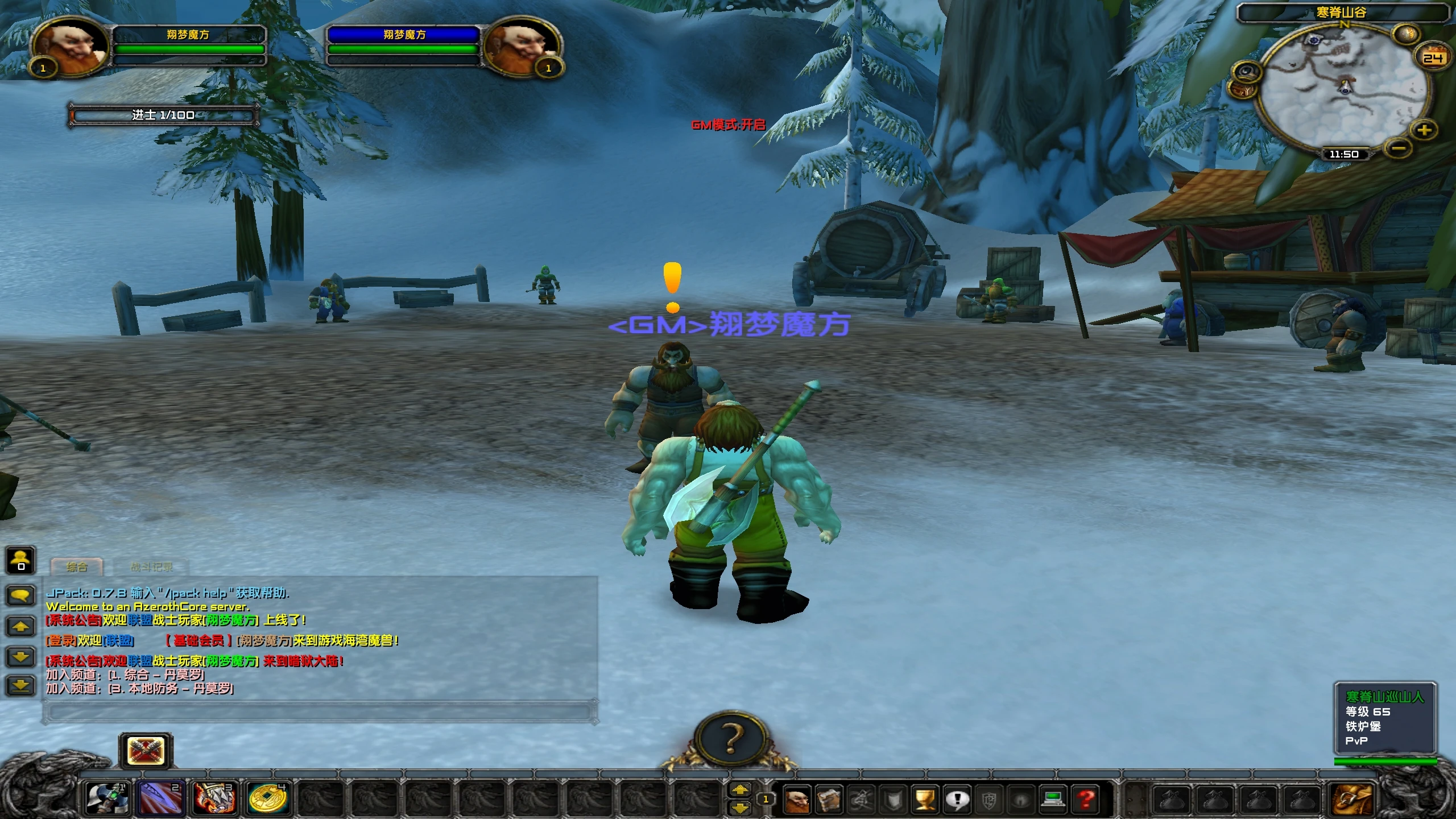The width and height of the screenshot is (1456, 819).
Task: Toggle the minimap tracking button
Action: pyautogui.click(x=1247, y=72)
